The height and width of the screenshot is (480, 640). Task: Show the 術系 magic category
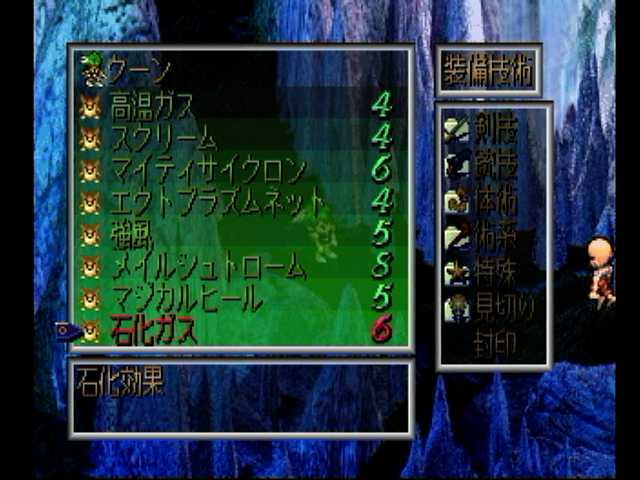point(497,235)
